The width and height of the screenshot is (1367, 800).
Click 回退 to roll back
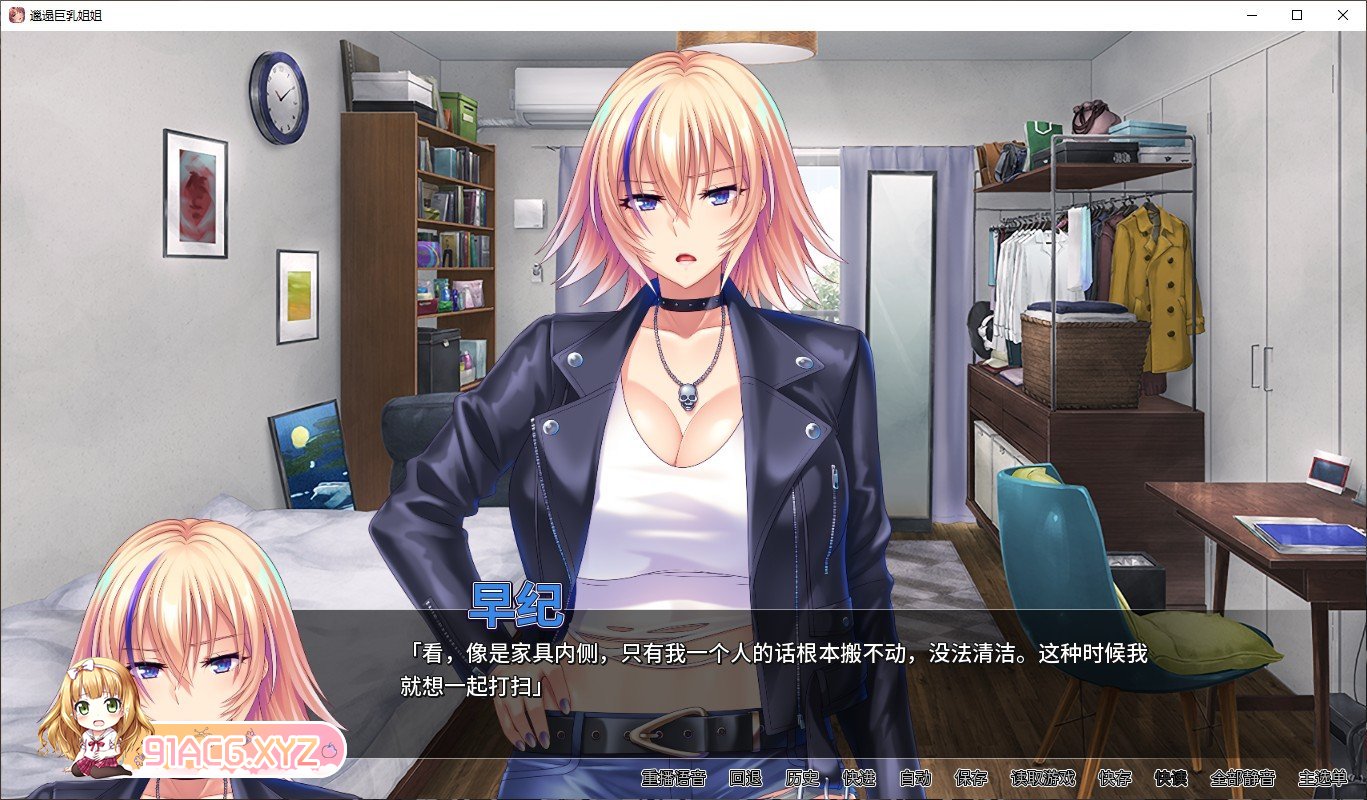745,778
